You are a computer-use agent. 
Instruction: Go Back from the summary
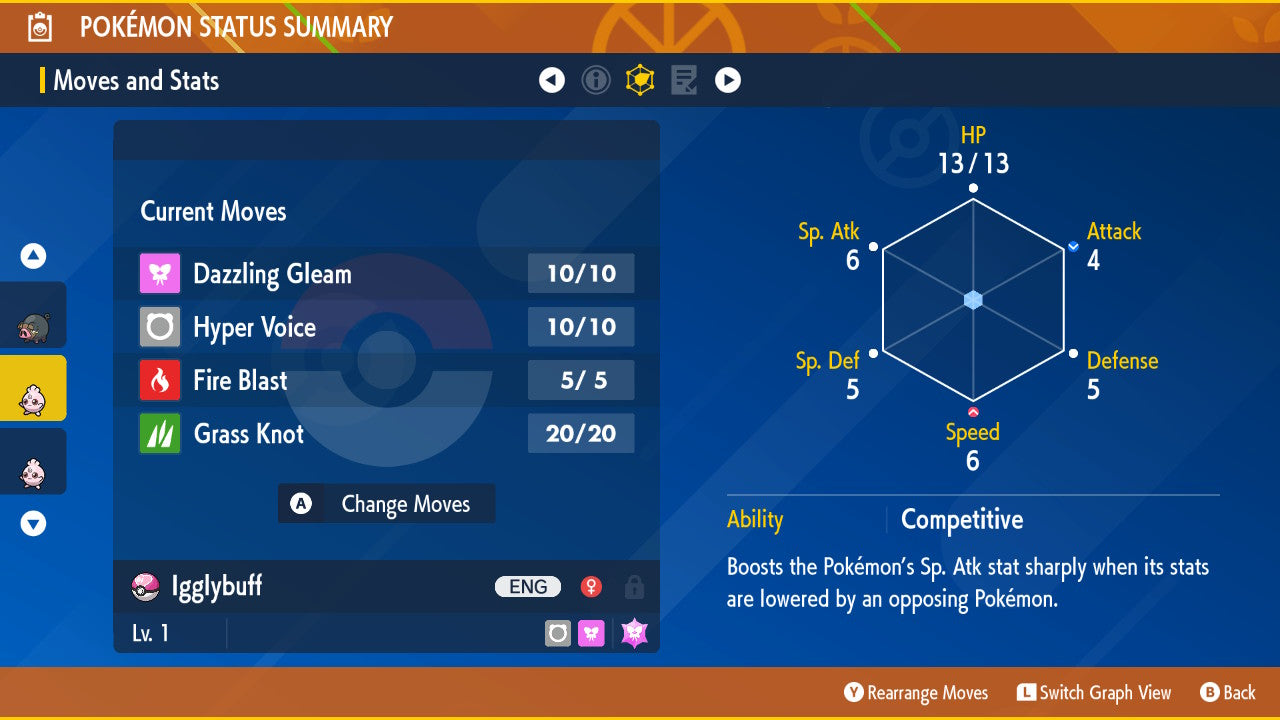pyautogui.click(x=1228, y=693)
